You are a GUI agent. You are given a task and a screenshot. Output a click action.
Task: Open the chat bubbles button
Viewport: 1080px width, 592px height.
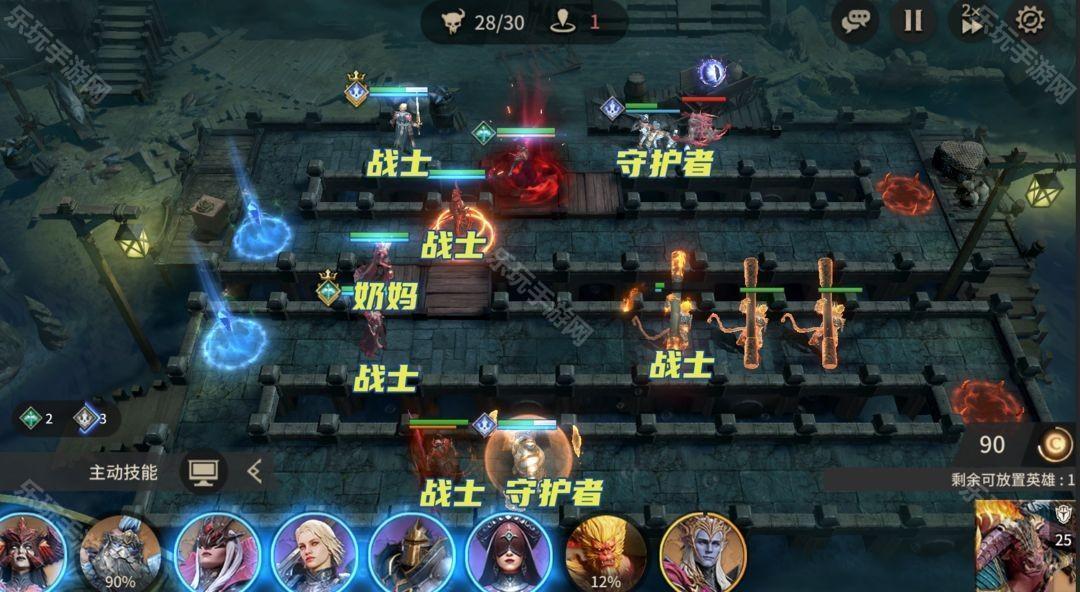coord(855,20)
